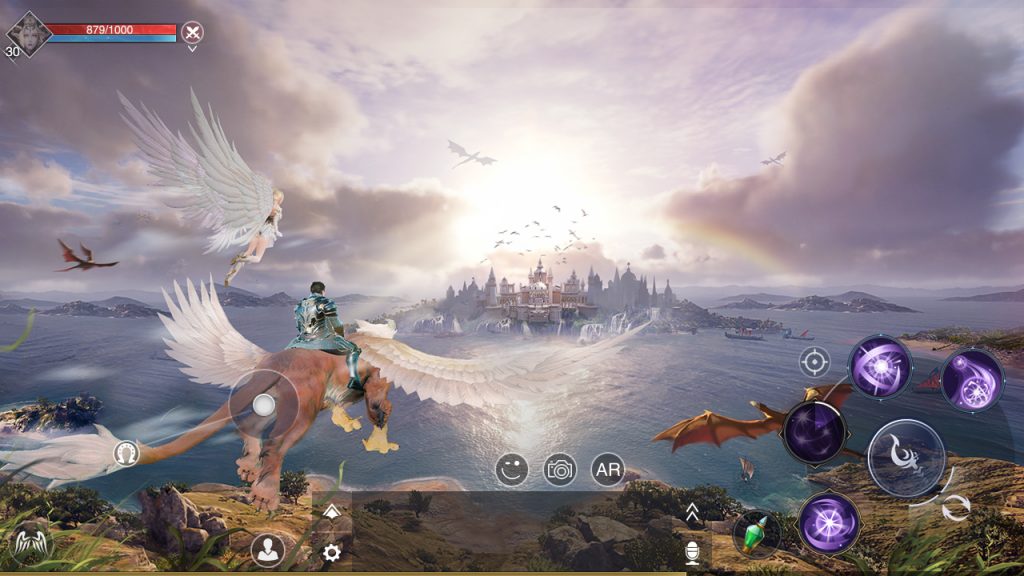Cast the purple spiral vortex skill

tap(880, 366)
